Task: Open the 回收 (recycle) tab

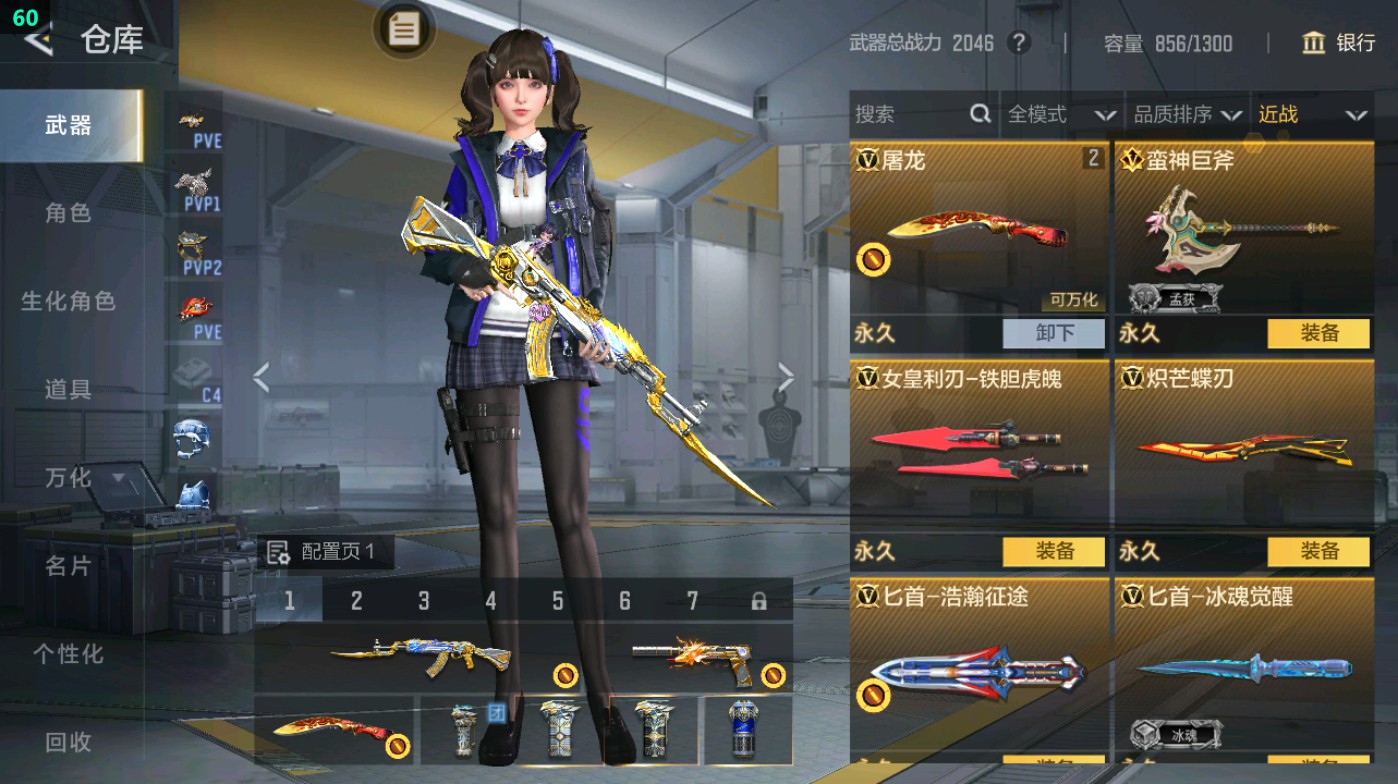Action: click(x=70, y=742)
